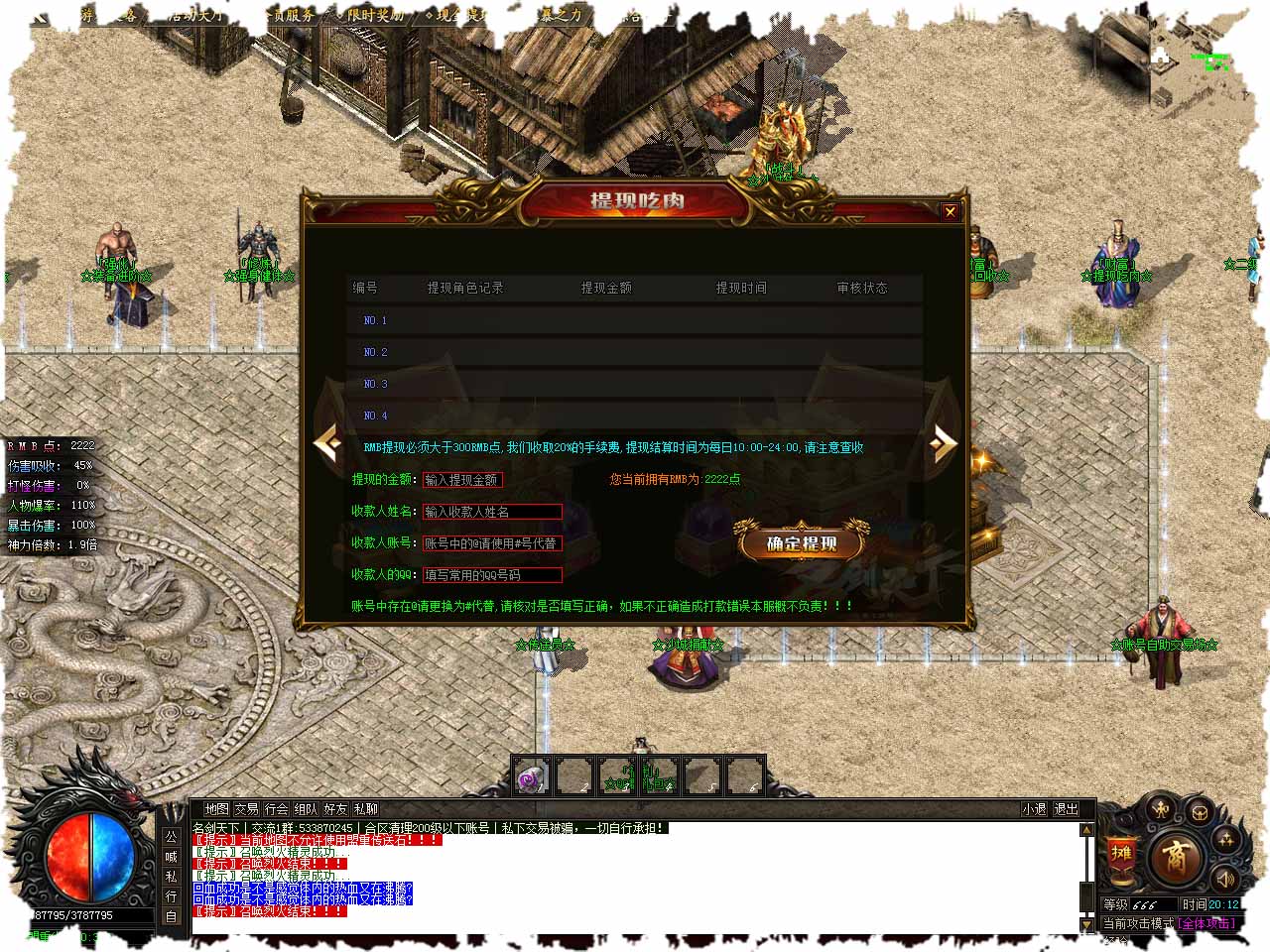The height and width of the screenshot is (952, 1270).
Task: Open the 限时奖励 top menu entry
Action: (x=375, y=15)
